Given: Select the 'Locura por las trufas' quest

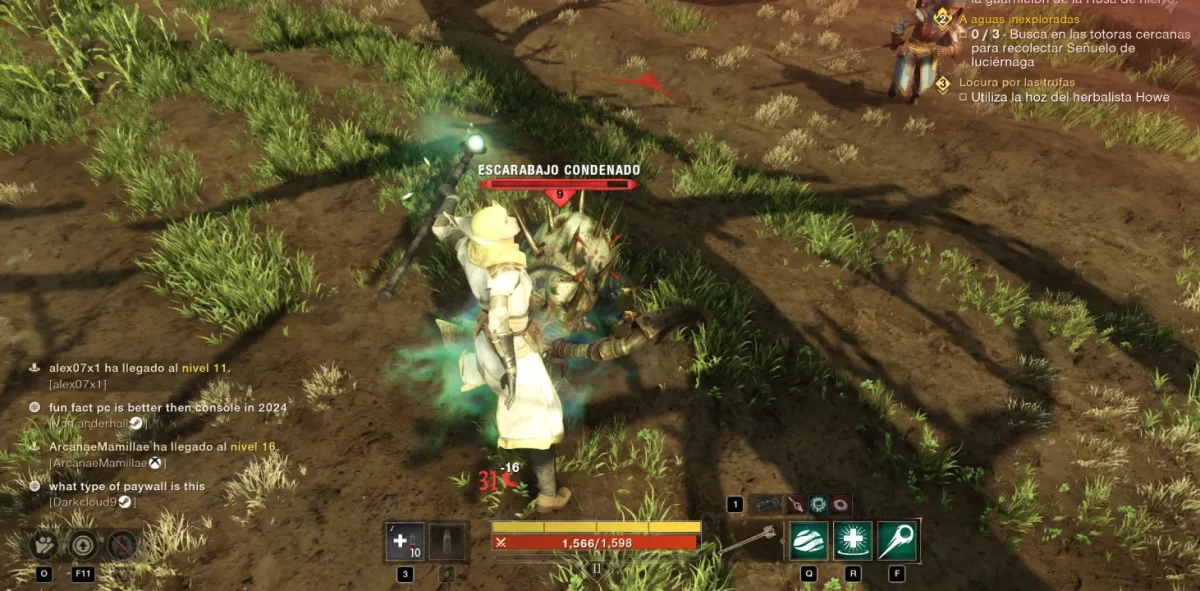Looking at the screenshot, I should point(1008,83).
